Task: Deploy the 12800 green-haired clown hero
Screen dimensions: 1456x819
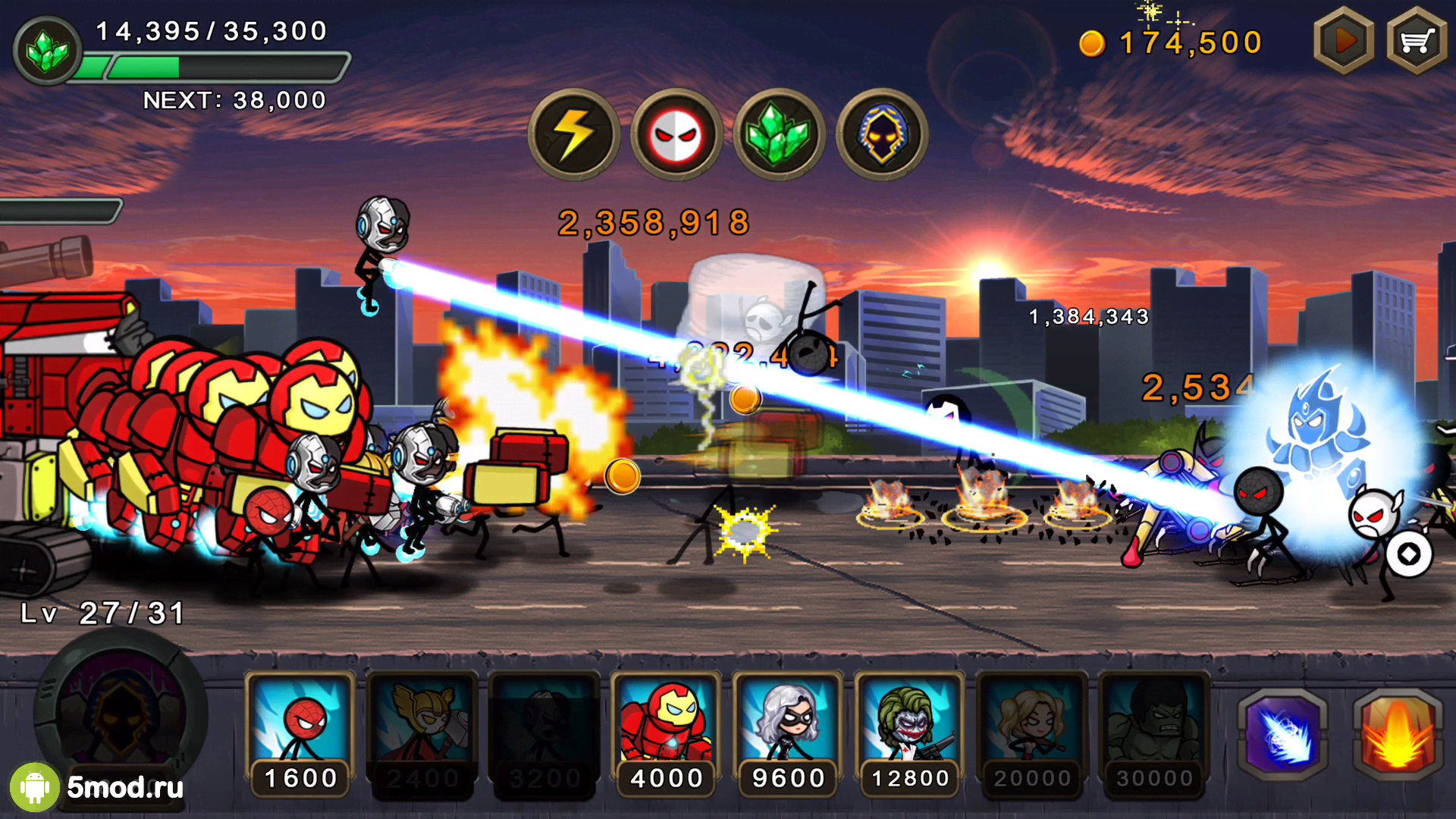Action: tap(910, 732)
